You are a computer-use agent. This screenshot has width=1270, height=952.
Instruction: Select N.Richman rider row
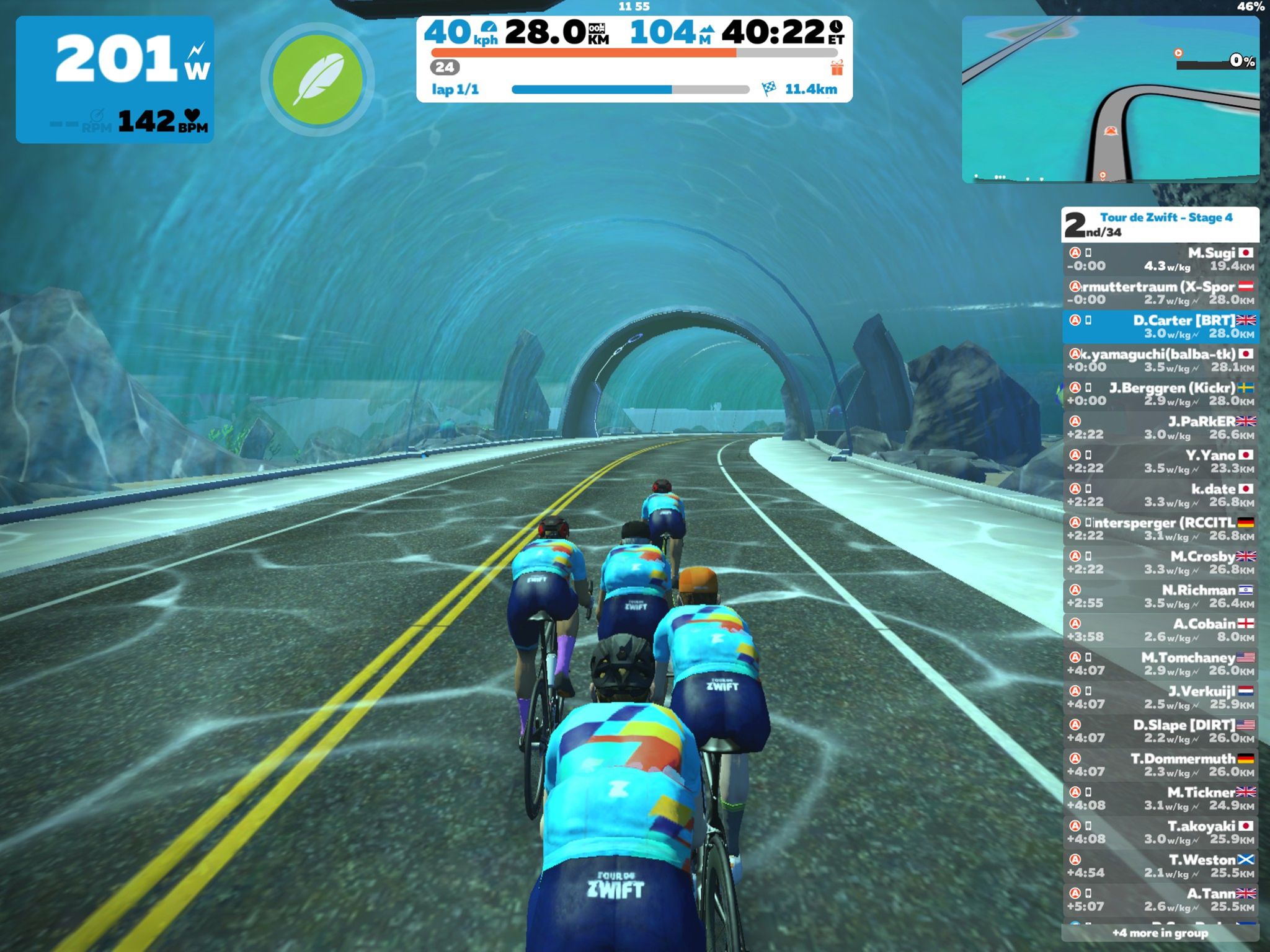(1160, 596)
